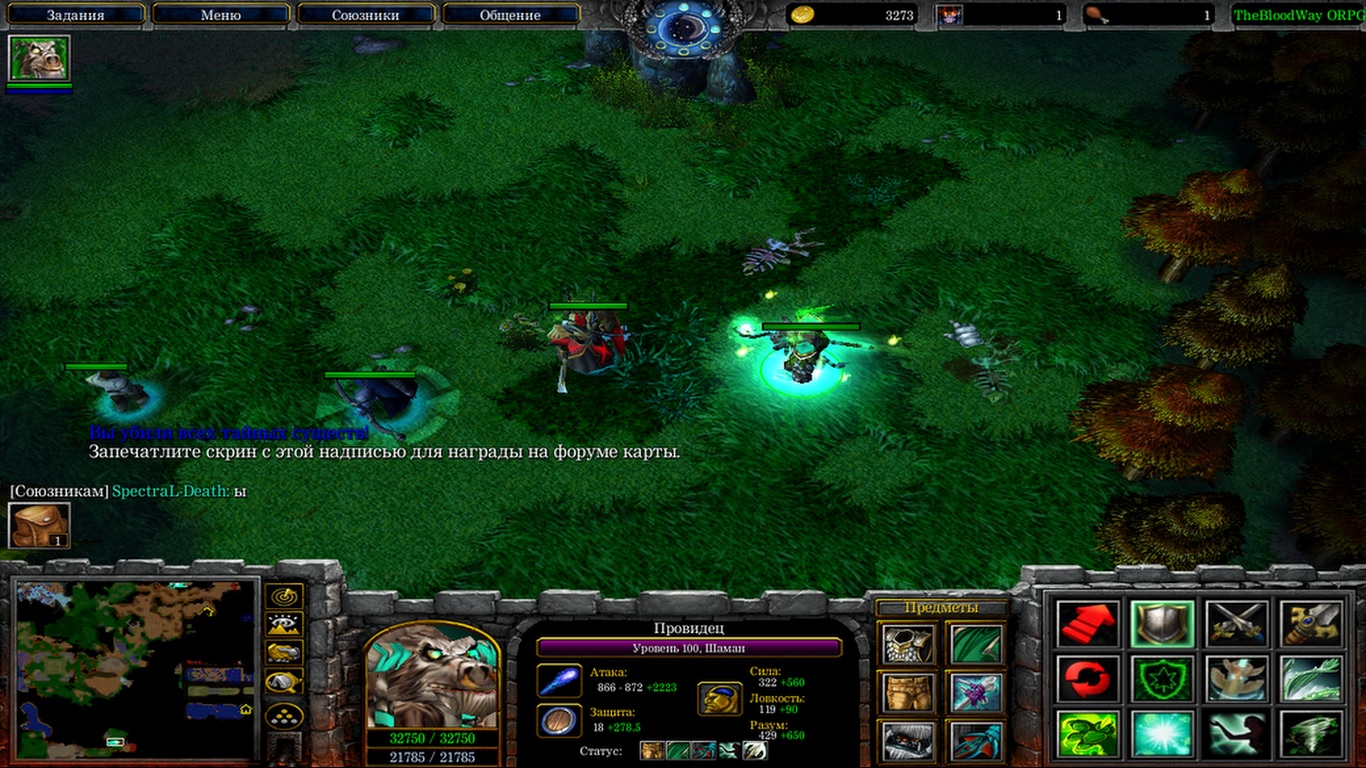Select the chest armor item slot
The image size is (1366, 768).
[908, 645]
